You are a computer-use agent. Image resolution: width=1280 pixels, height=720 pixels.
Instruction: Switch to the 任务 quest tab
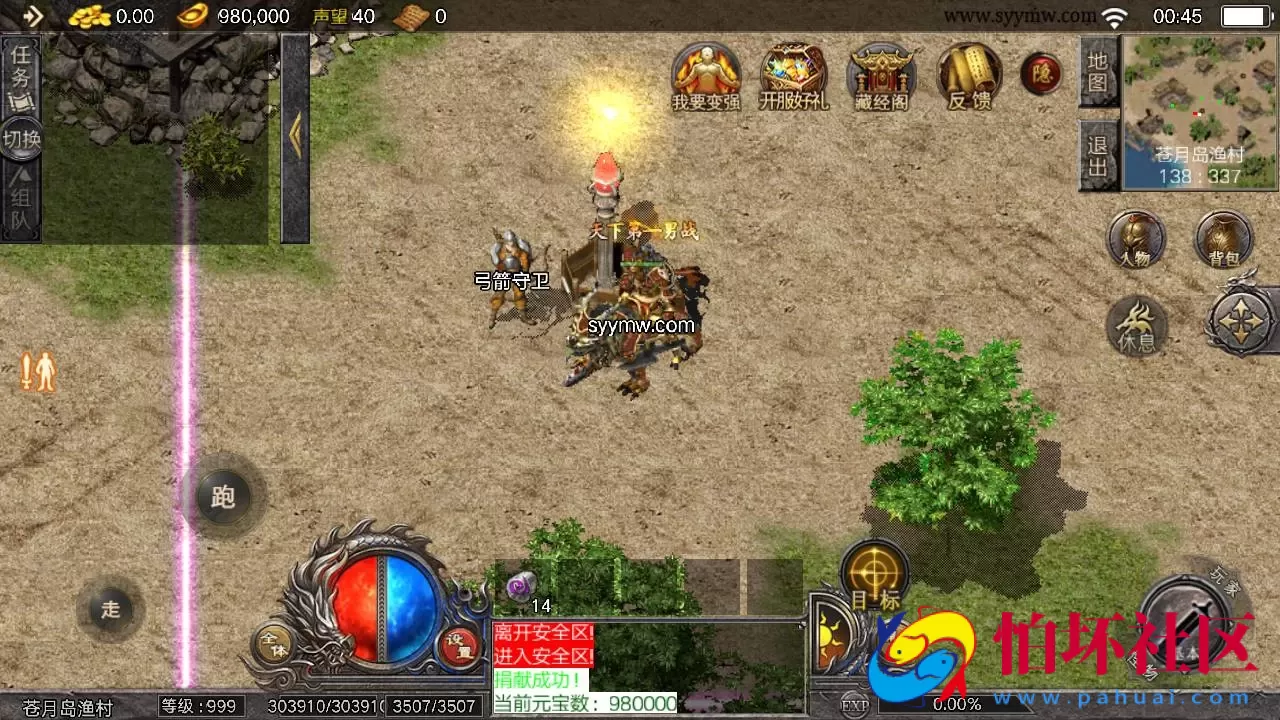coord(22,75)
